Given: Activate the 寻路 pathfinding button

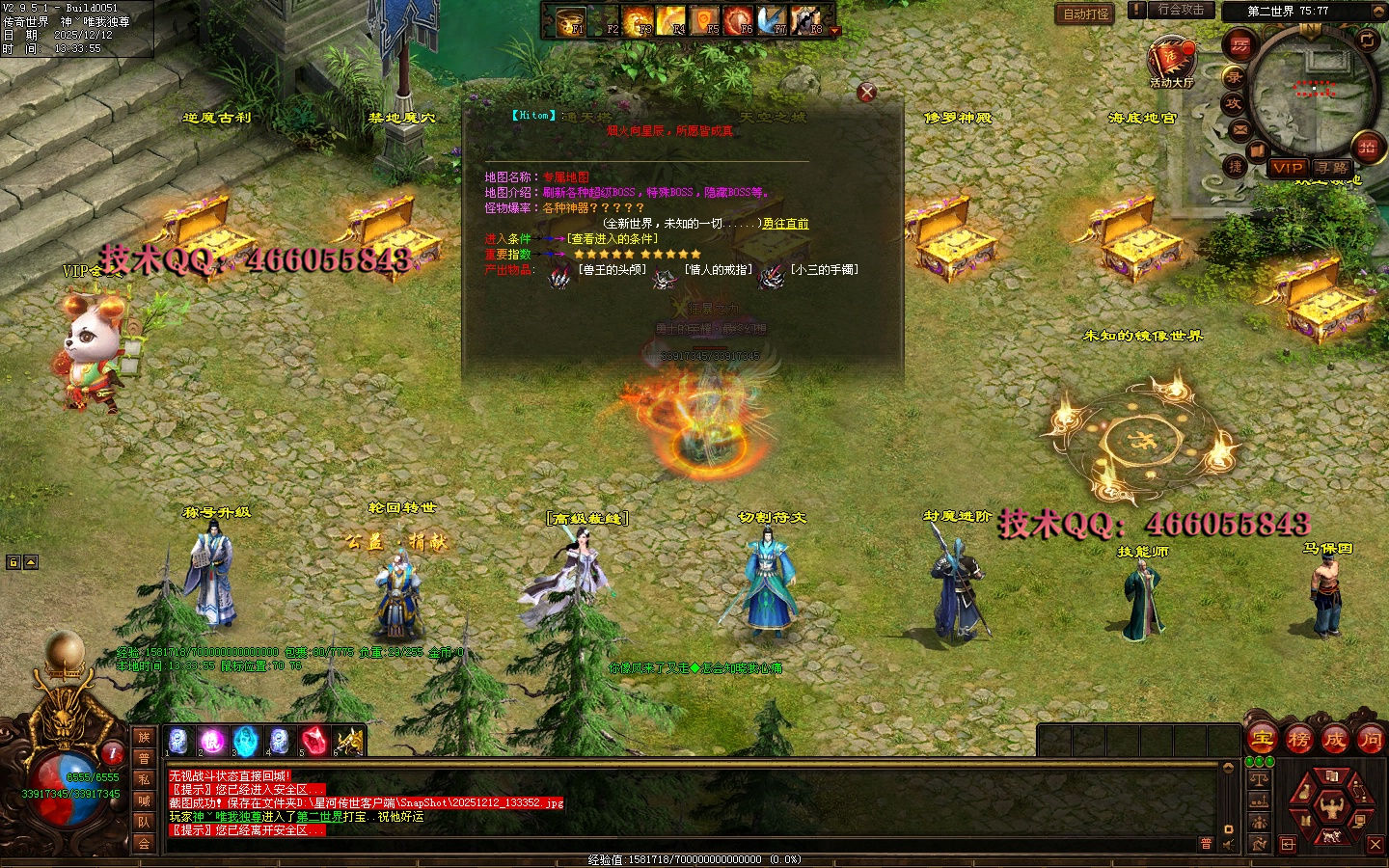Looking at the screenshot, I should (1332, 168).
